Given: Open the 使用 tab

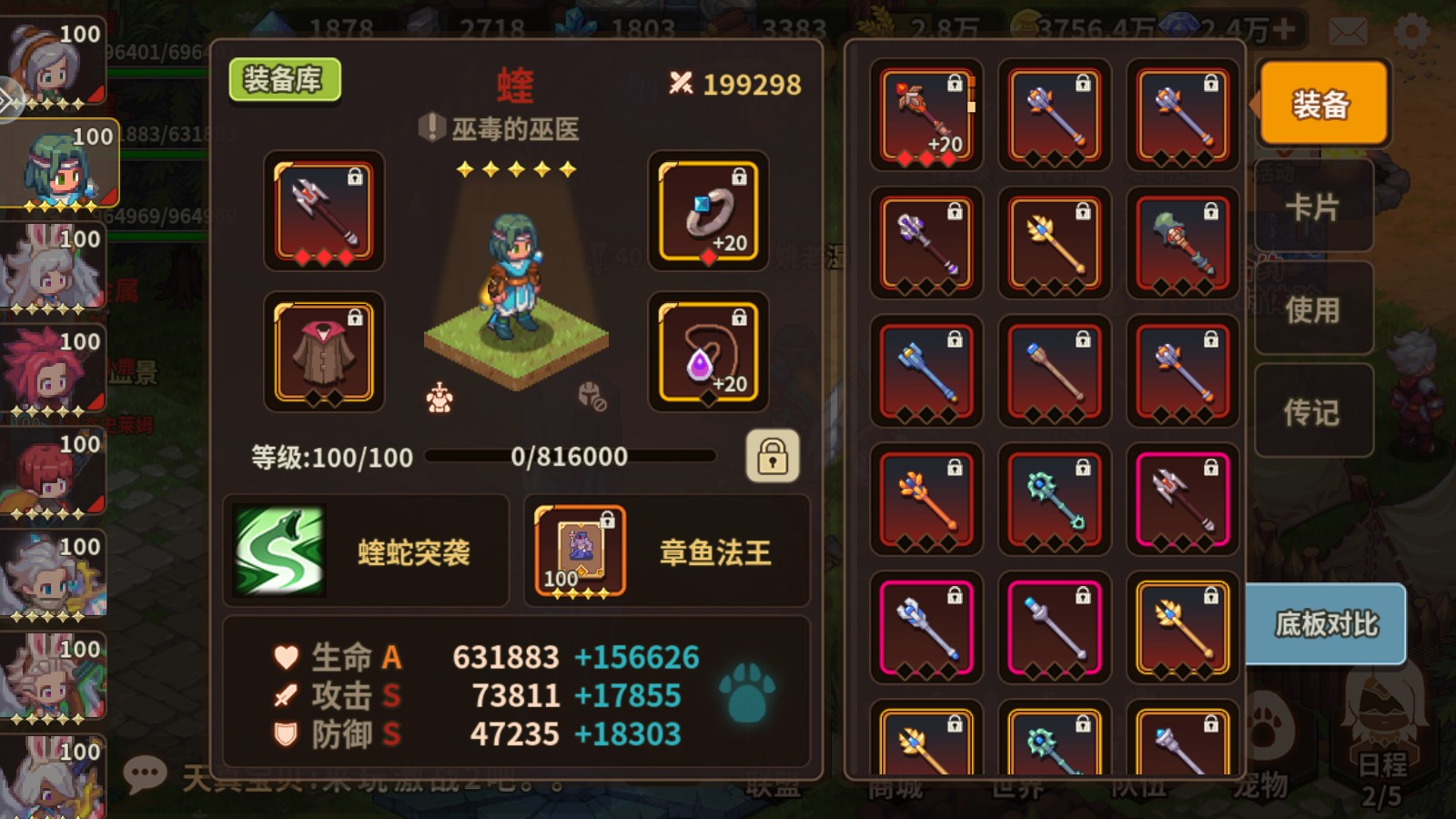Looking at the screenshot, I should click(x=1311, y=309).
